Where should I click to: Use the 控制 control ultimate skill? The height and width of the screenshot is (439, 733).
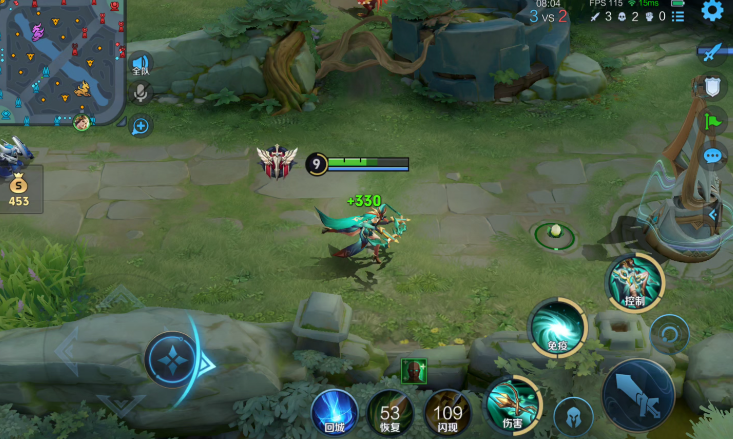tap(635, 281)
